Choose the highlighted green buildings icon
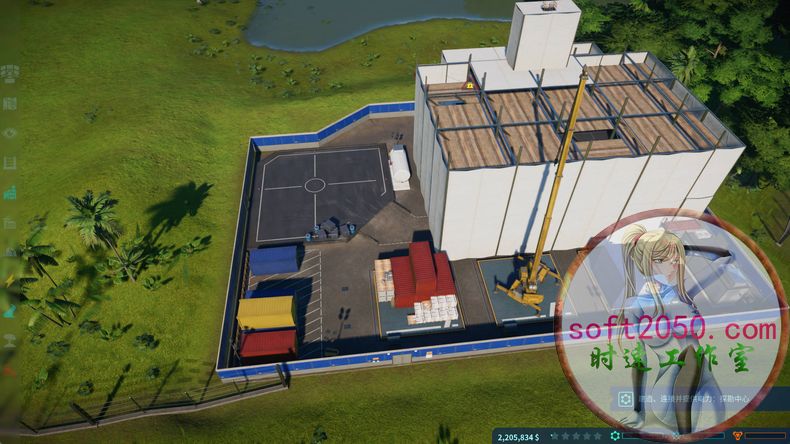Screen dimensions: 790x444 [10, 192]
